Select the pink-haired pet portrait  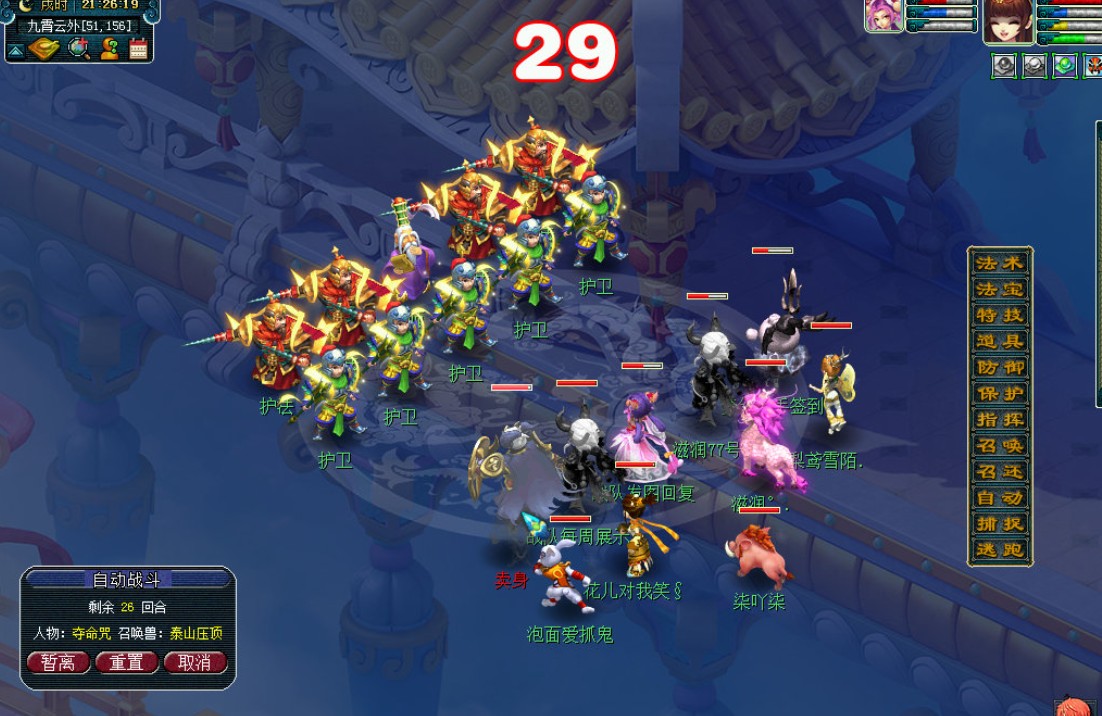click(x=884, y=16)
